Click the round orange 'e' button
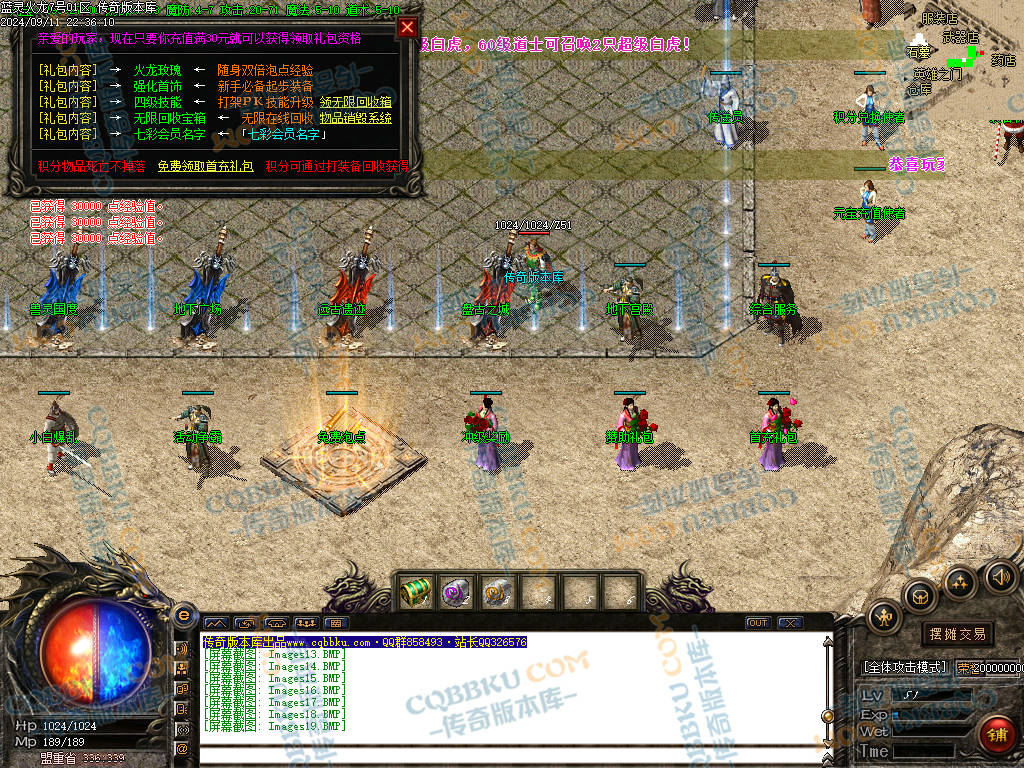Image resolution: width=1024 pixels, height=768 pixels. [183, 615]
